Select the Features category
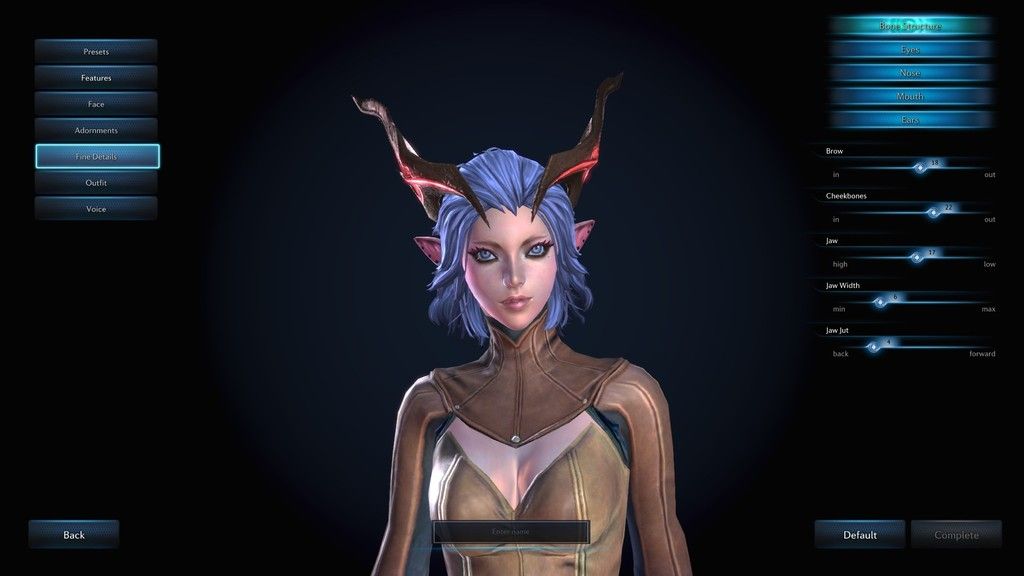This screenshot has width=1024, height=576. point(96,77)
